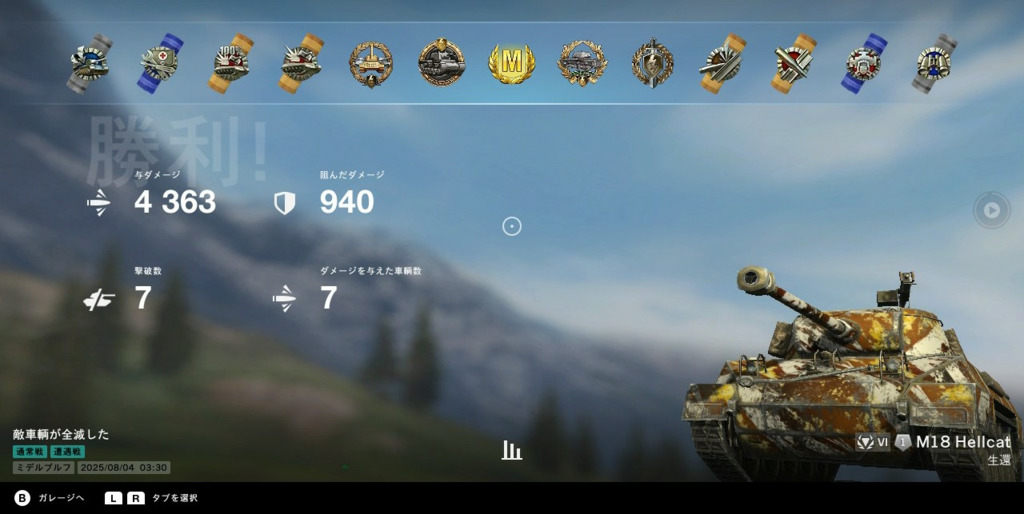Viewport: 1024px width, 514px height.
Task: Select the gold M mastery badge
Action: [x=511, y=63]
